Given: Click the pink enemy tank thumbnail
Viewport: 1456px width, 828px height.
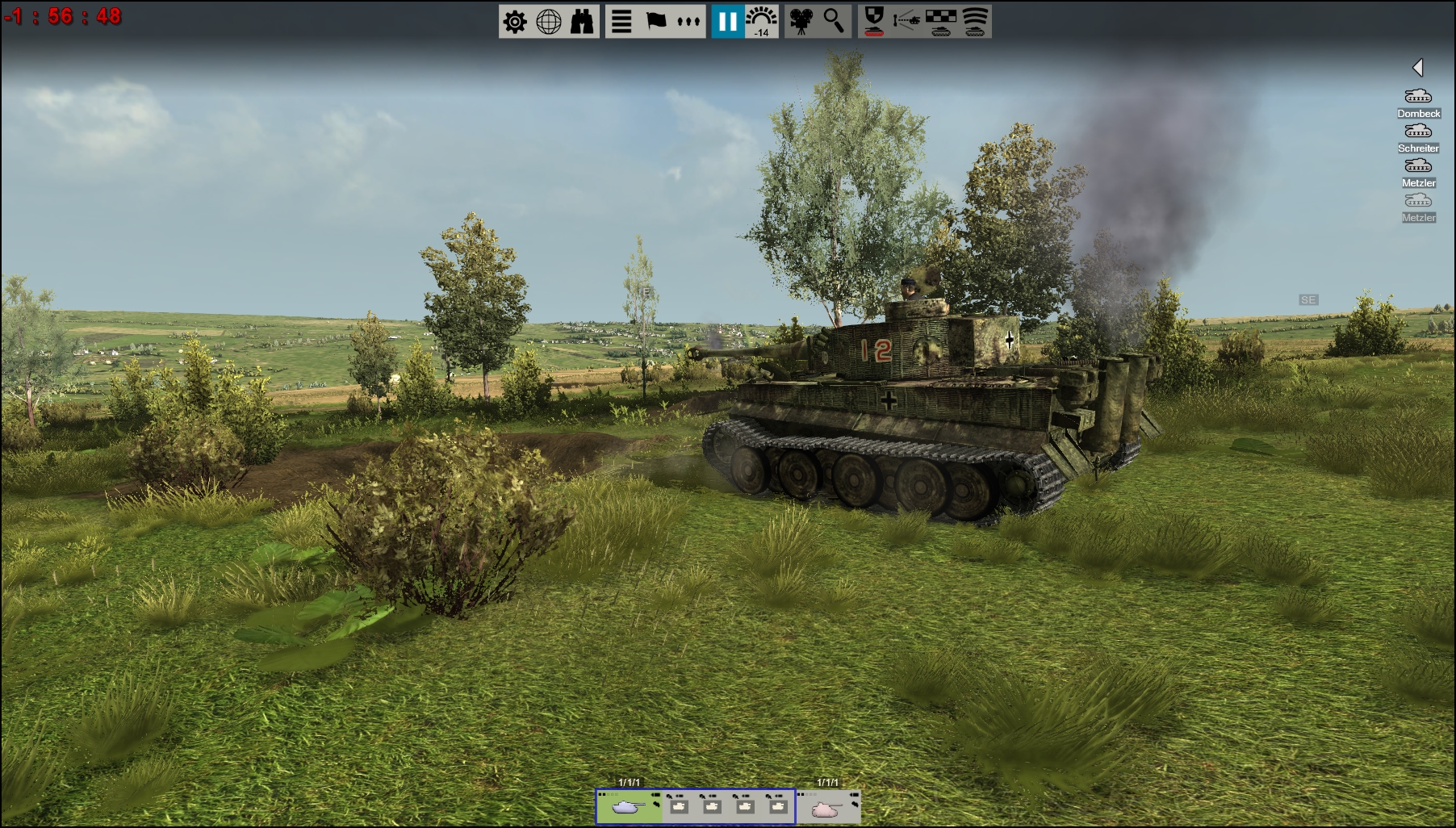Looking at the screenshot, I should [x=826, y=810].
